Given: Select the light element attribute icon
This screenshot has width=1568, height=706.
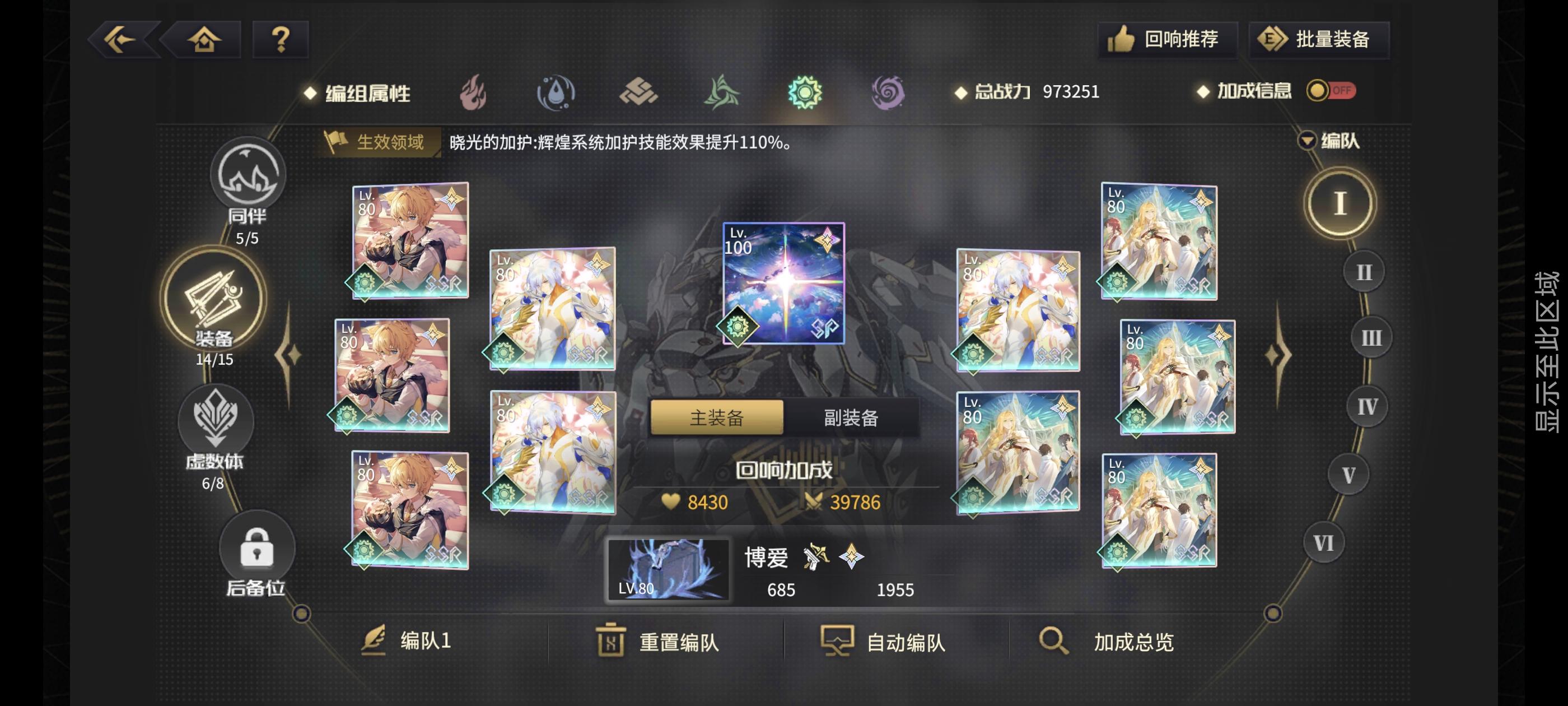Looking at the screenshot, I should coord(806,92).
